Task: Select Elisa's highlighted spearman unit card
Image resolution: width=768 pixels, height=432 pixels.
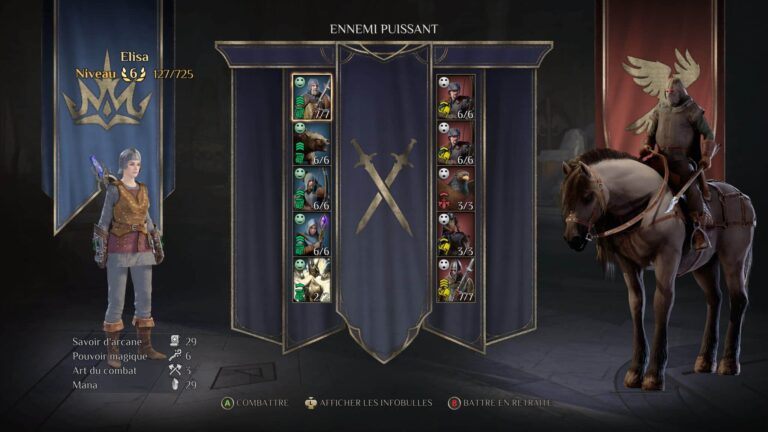Action: pos(312,97)
